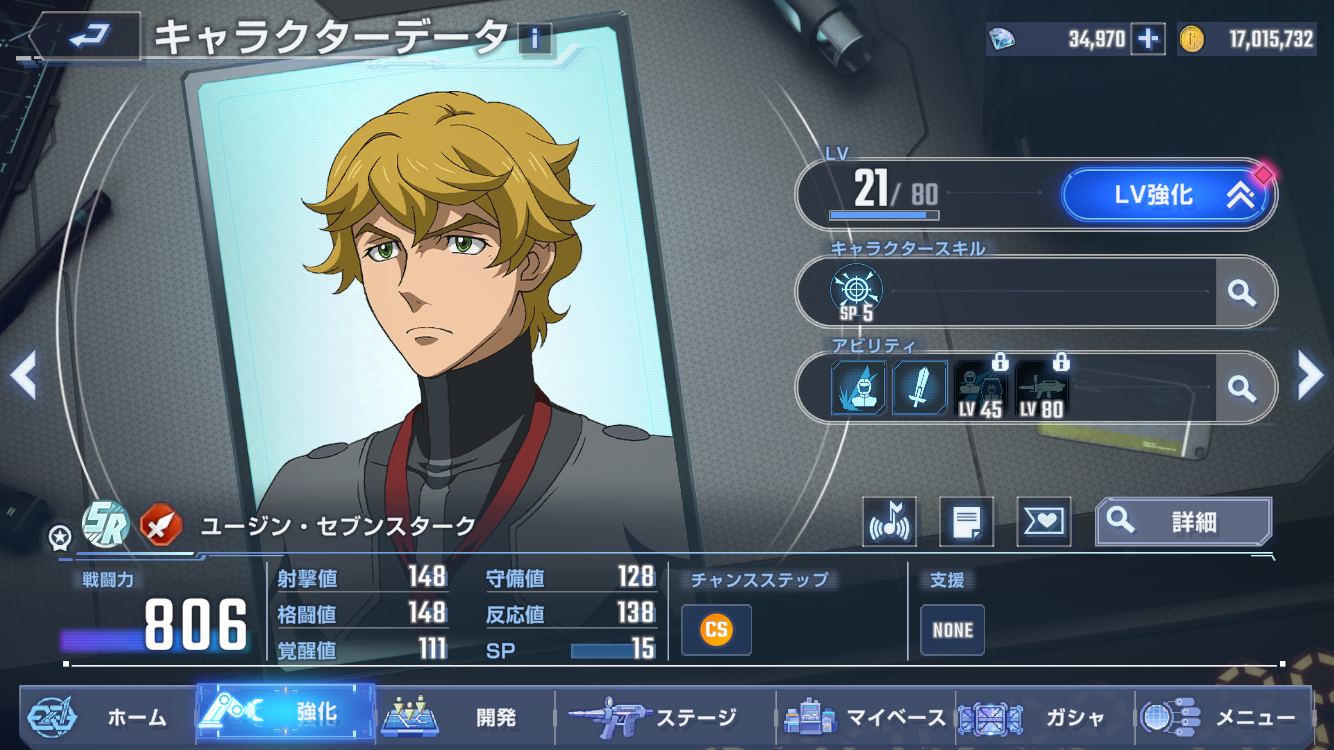Add diamonds with the plus button
Screen dimensions: 1334x750
click(x=1148, y=39)
